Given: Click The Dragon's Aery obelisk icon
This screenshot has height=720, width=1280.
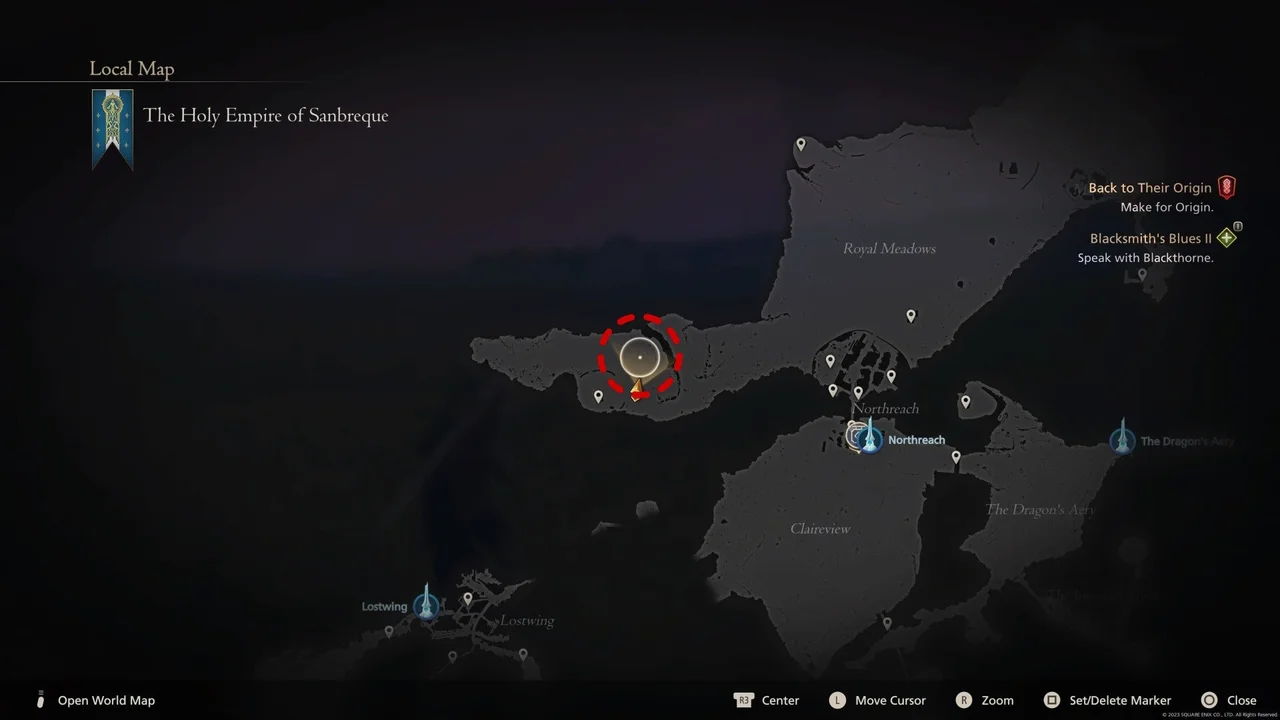Looking at the screenshot, I should point(1120,438).
